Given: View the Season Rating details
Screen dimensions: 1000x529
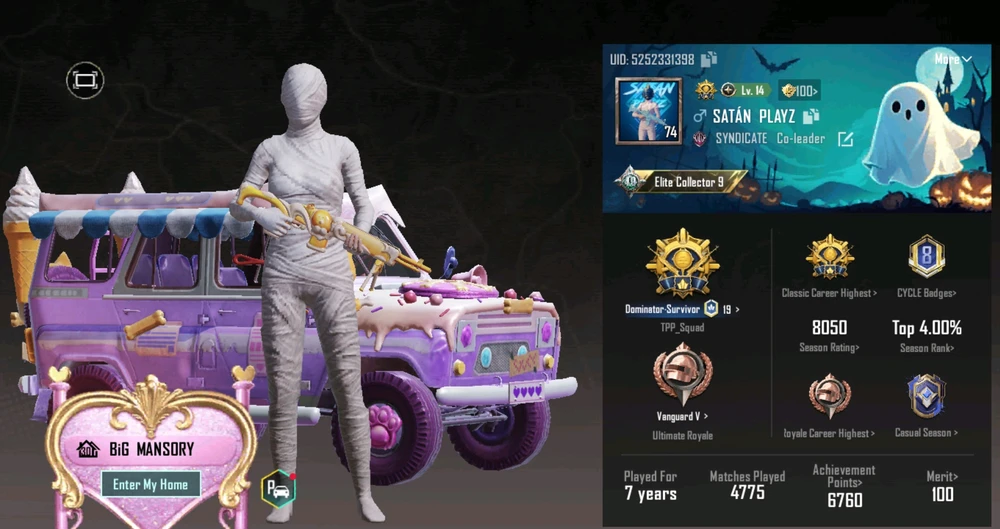Looking at the screenshot, I should (829, 347).
